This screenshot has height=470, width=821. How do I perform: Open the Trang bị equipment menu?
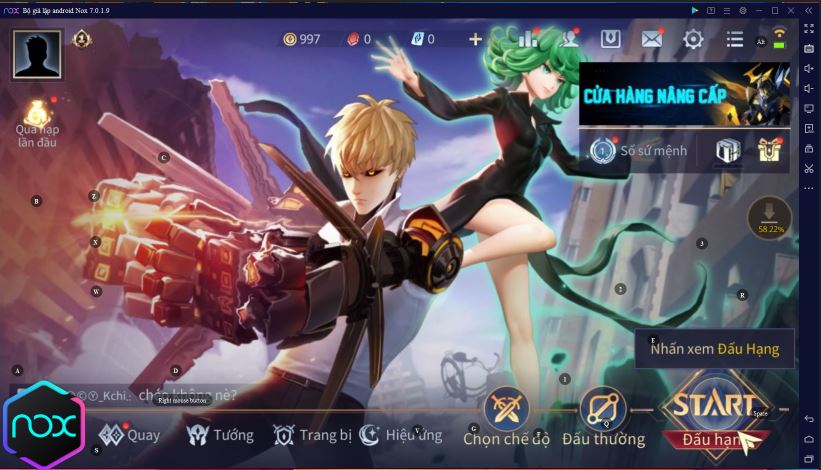point(313,435)
